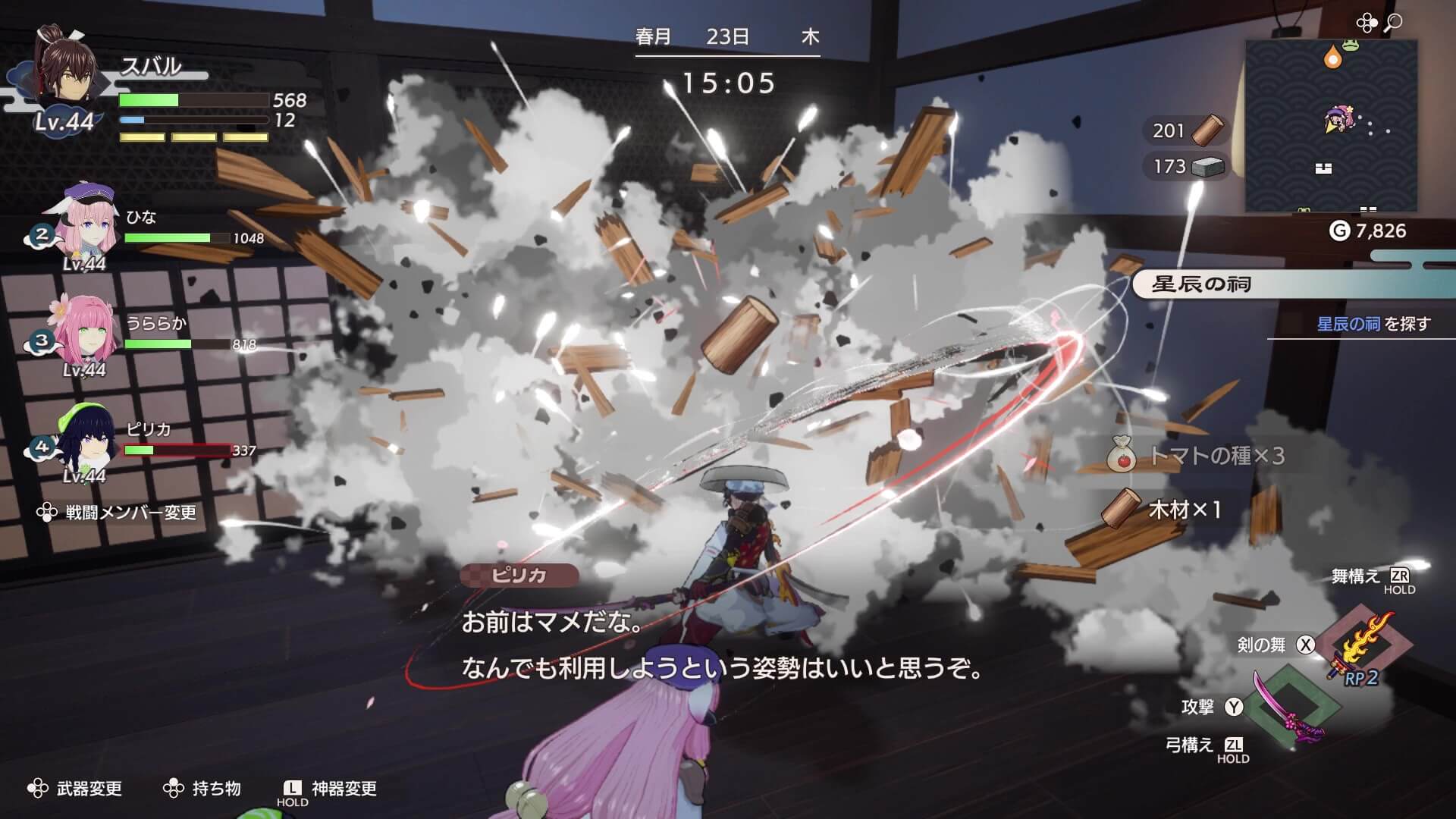Click the wood log icon beside the 201 counter
The width and height of the screenshot is (1456, 819).
point(1207,130)
